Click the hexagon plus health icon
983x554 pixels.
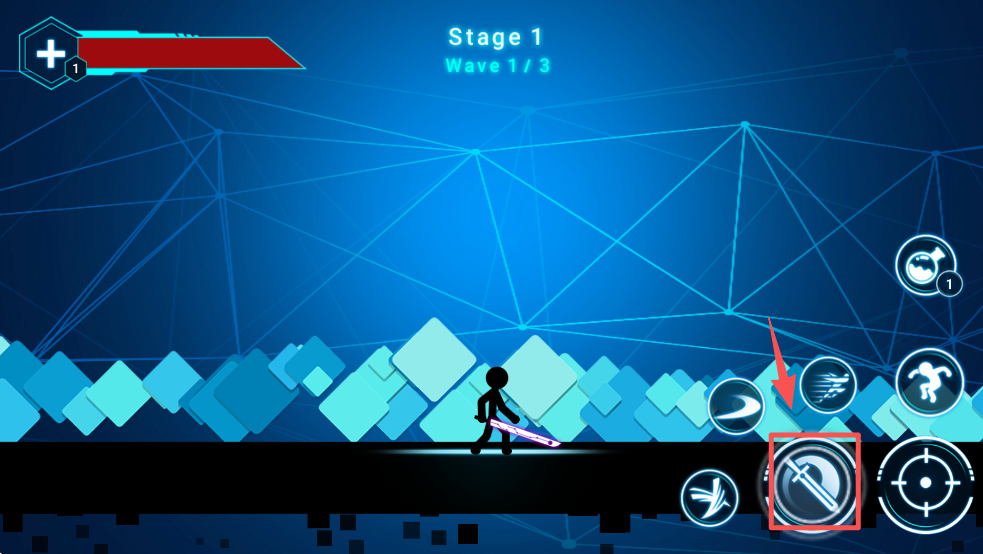pos(50,53)
